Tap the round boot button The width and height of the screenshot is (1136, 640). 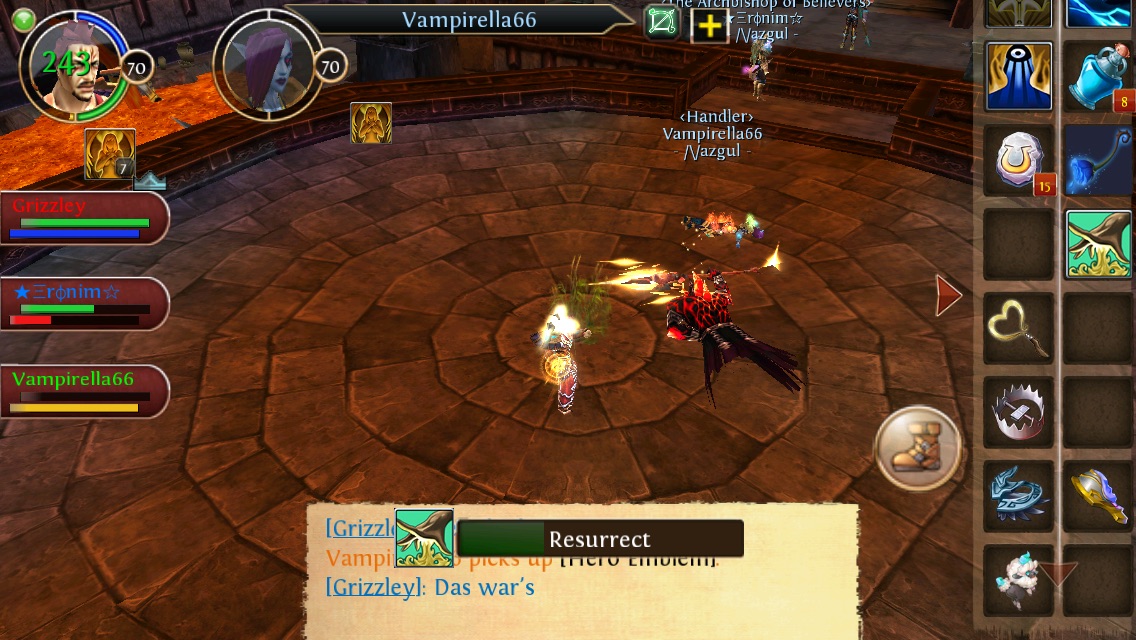pos(917,447)
